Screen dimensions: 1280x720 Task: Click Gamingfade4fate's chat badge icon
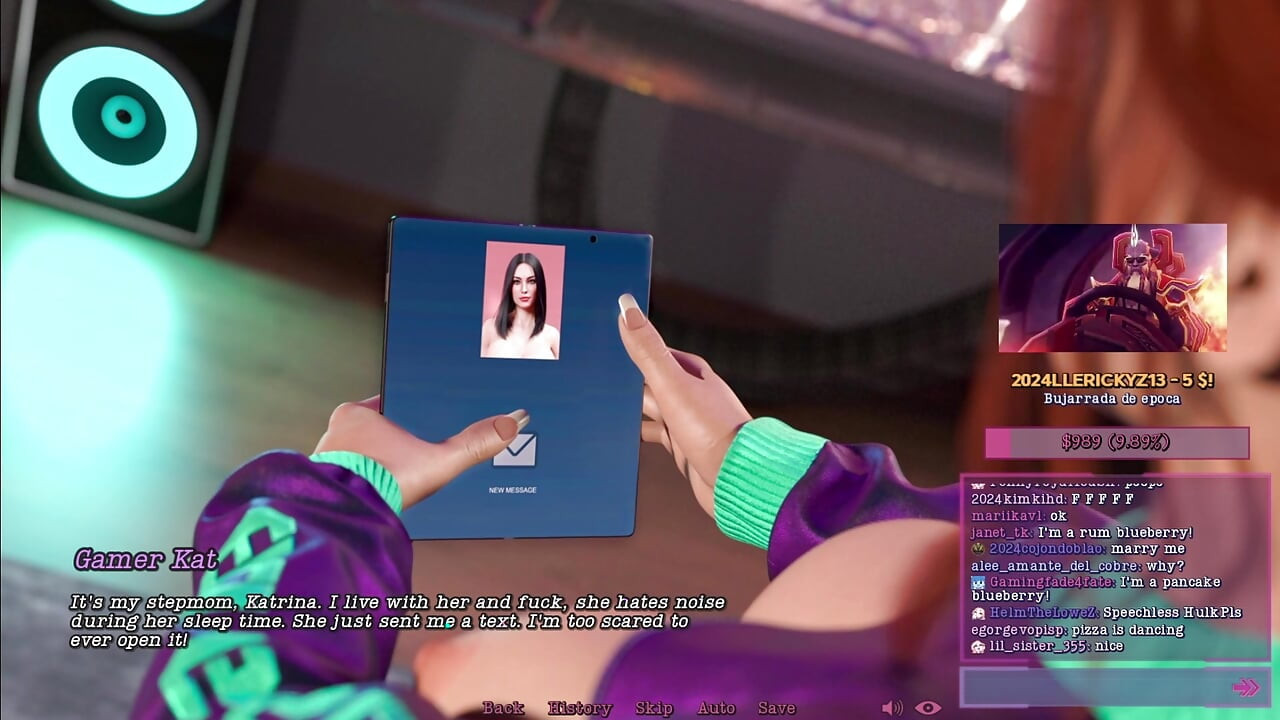coord(978,583)
